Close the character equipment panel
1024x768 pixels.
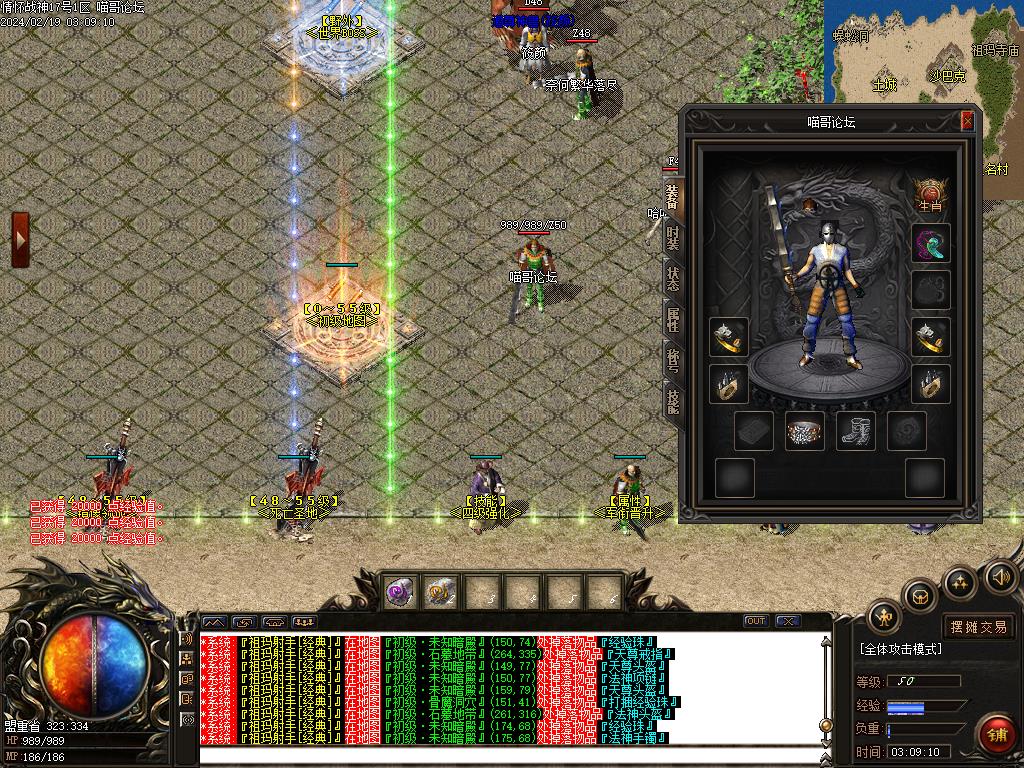967,121
